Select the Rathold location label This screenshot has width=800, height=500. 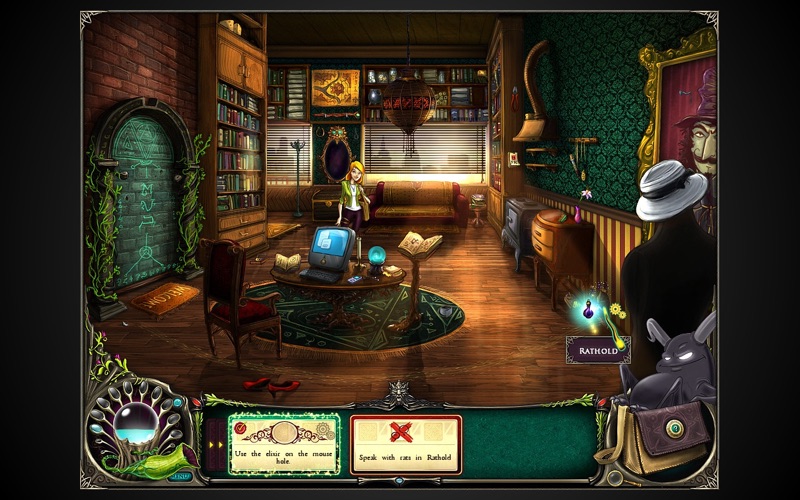tap(598, 350)
